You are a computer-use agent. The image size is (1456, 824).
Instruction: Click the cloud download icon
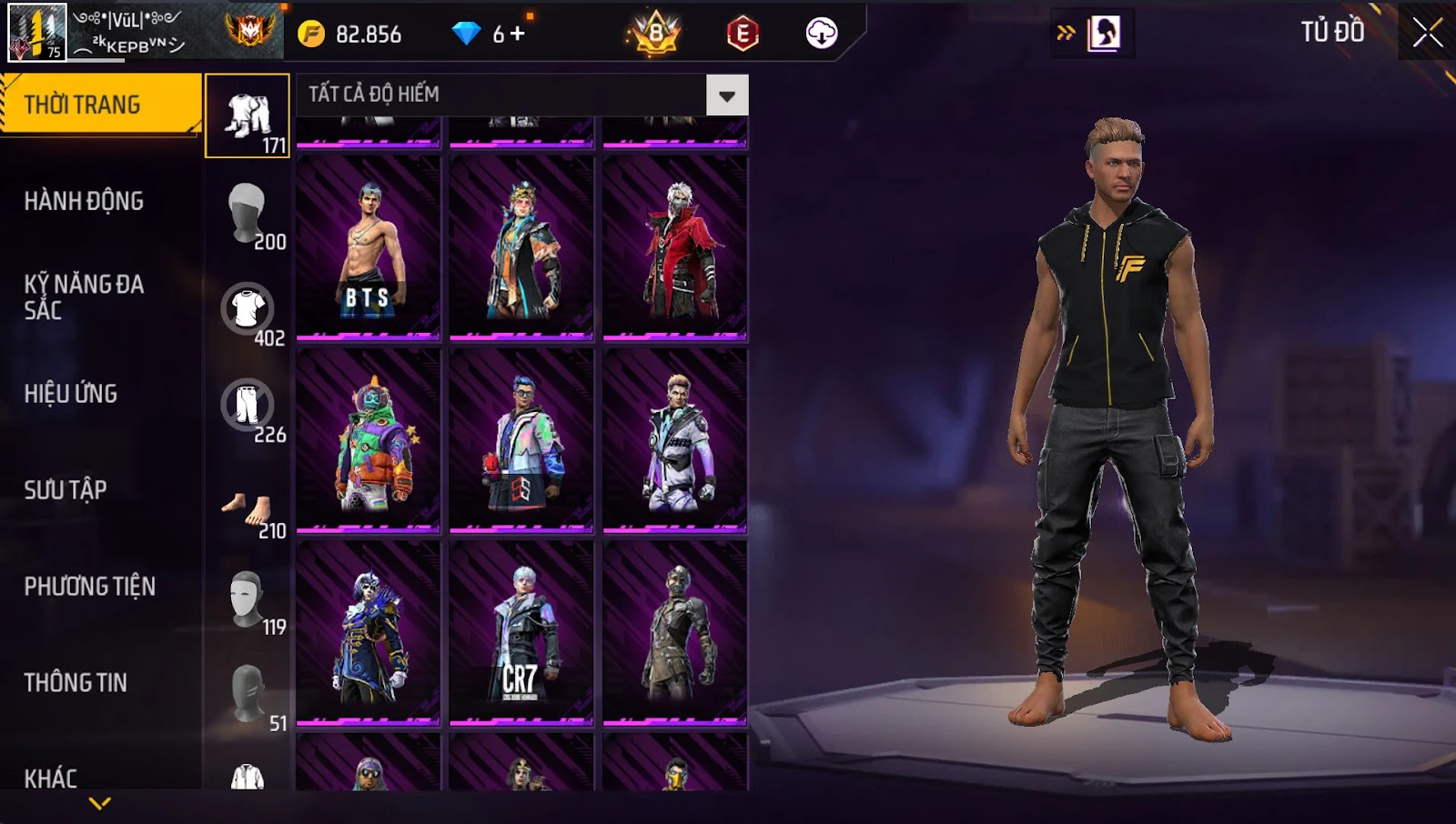[821, 34]
